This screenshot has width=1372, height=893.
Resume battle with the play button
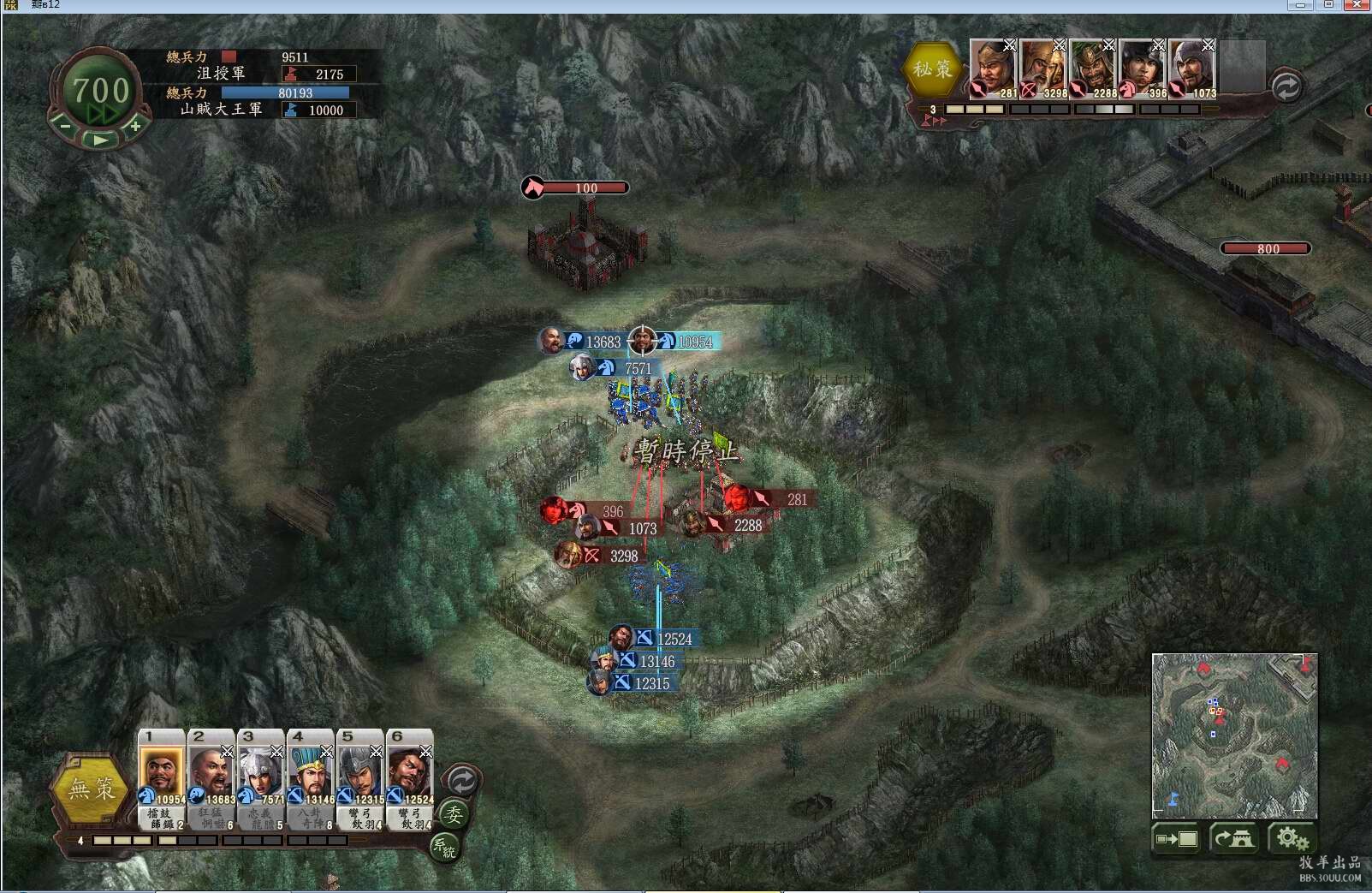point(100,140)
